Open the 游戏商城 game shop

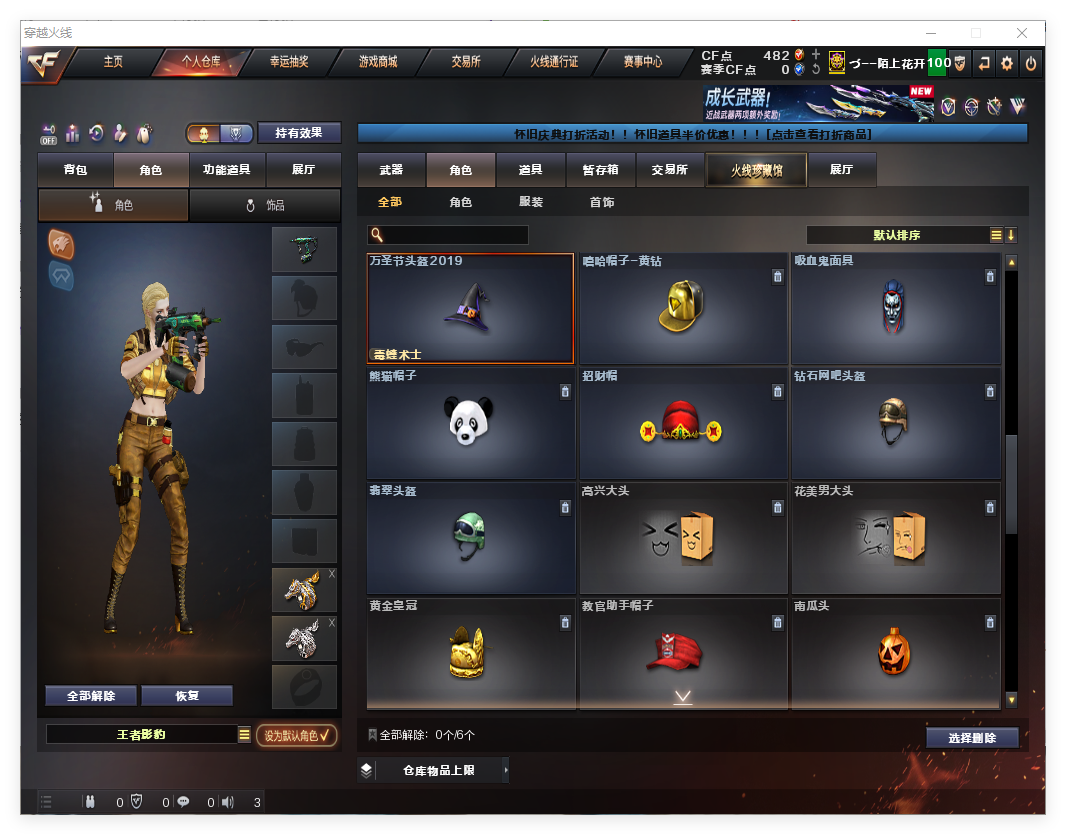(378, 62)
